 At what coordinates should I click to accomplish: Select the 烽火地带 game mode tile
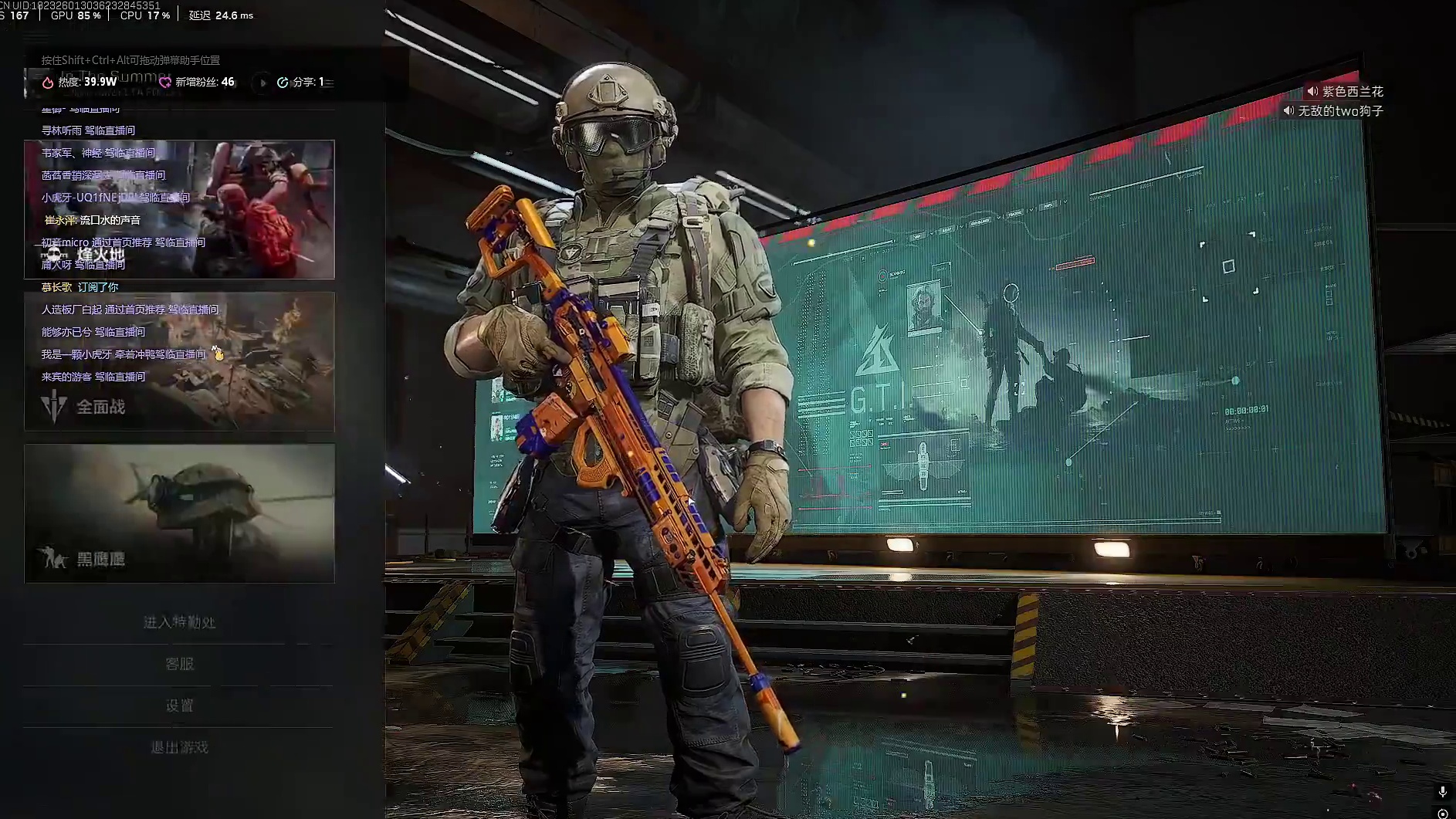pos(179,209)
